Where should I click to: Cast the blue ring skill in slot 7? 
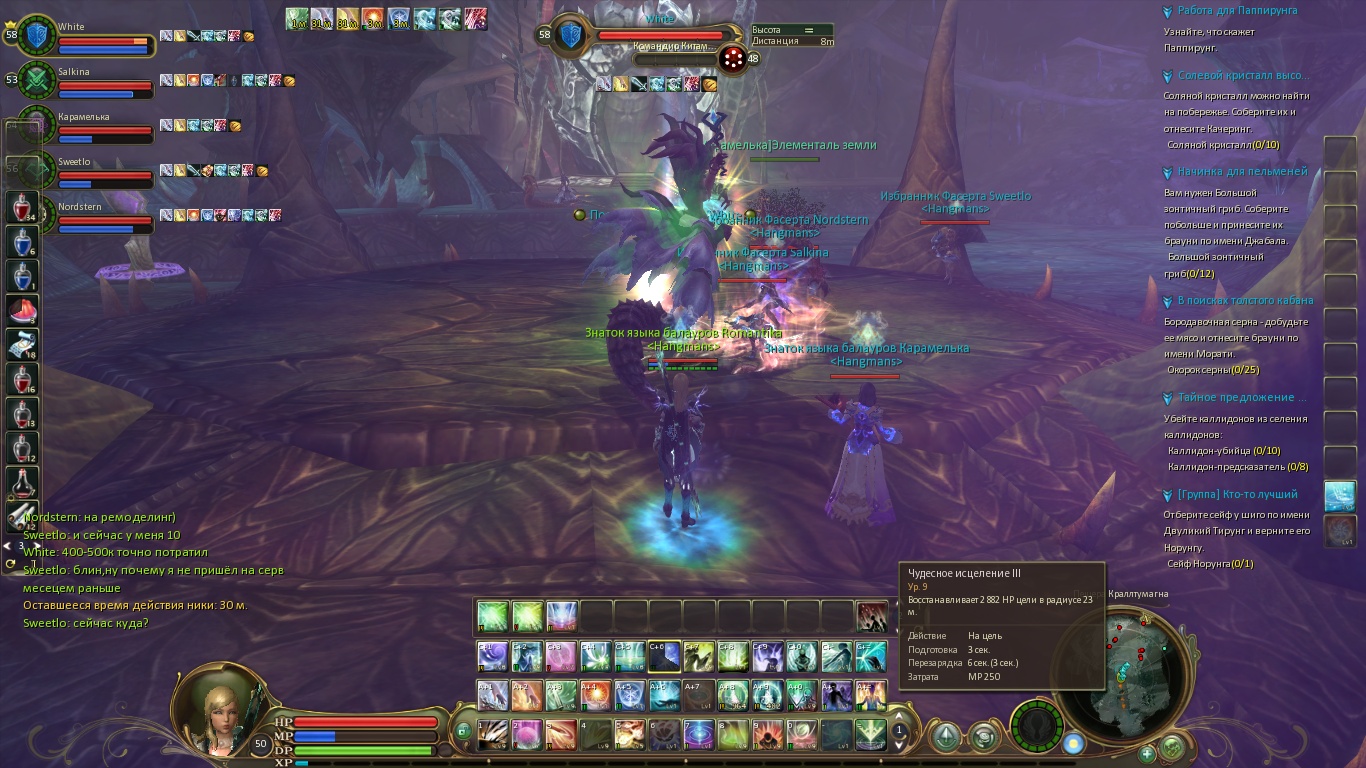[698, 734]
